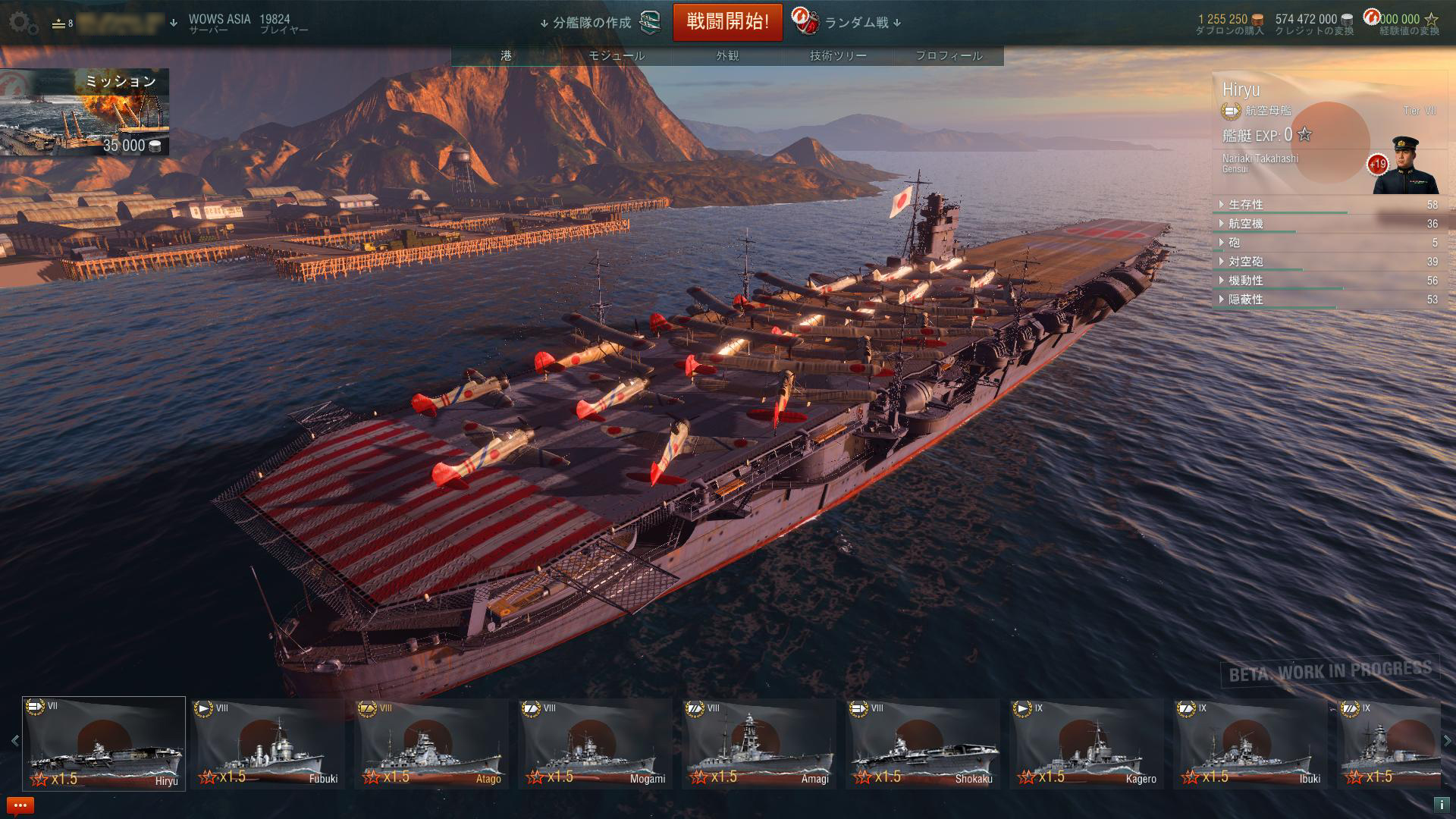The height and width of the screenshot is (819, 1456).
Task: Open the ミッション panel
Action: (84, 112)
